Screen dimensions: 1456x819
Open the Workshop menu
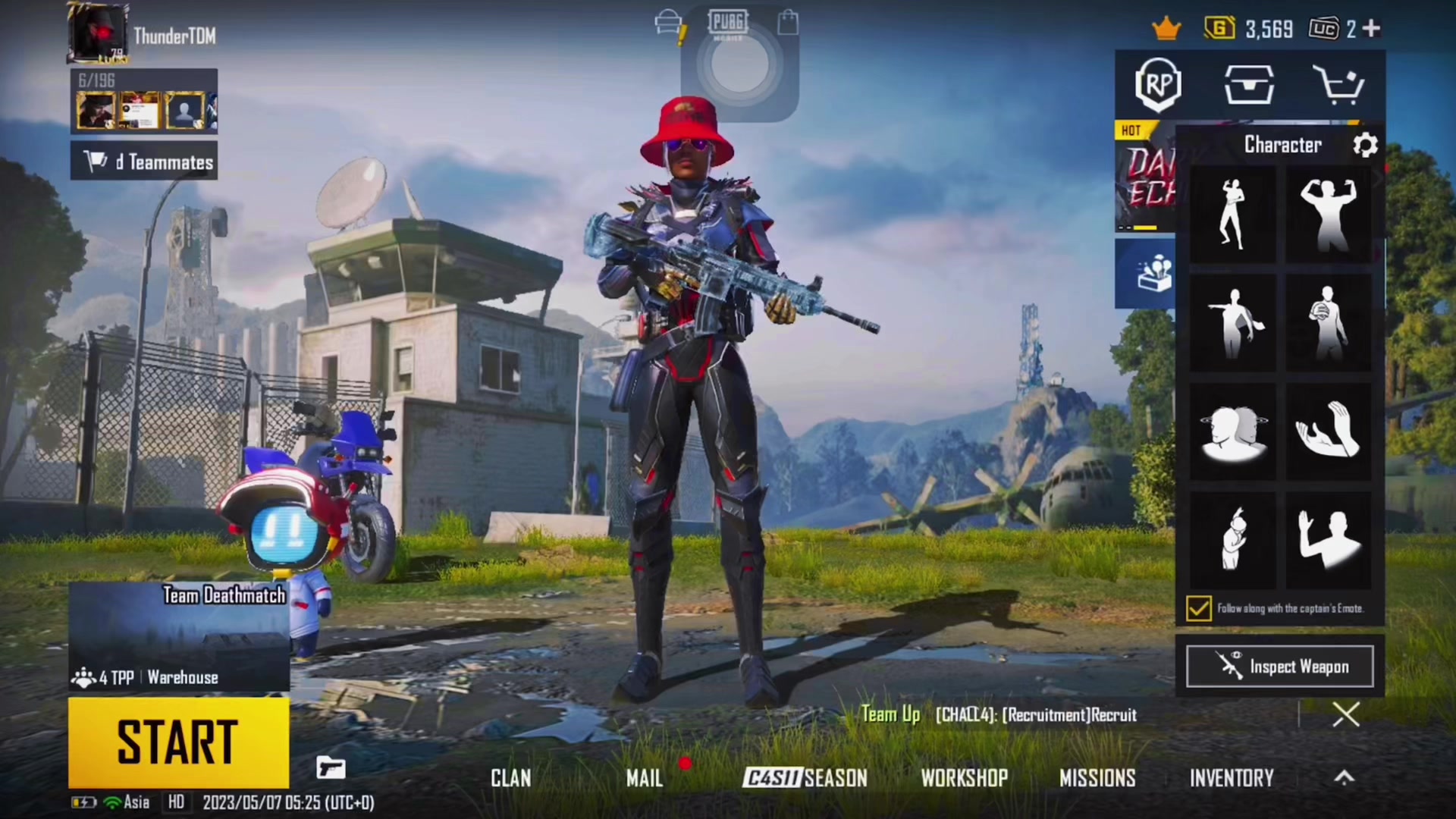coord(964,778)
